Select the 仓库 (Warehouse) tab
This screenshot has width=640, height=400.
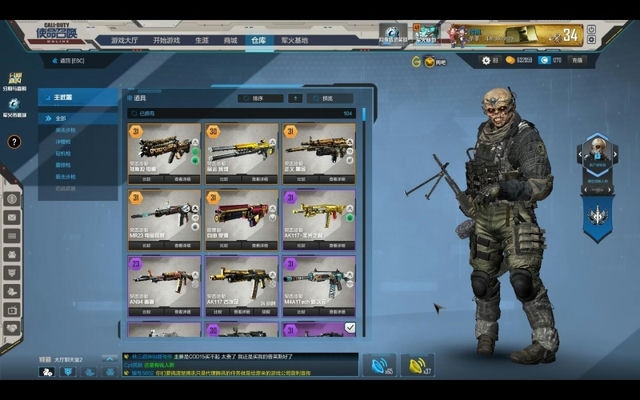pyautogui.click(x=258, y=40)
